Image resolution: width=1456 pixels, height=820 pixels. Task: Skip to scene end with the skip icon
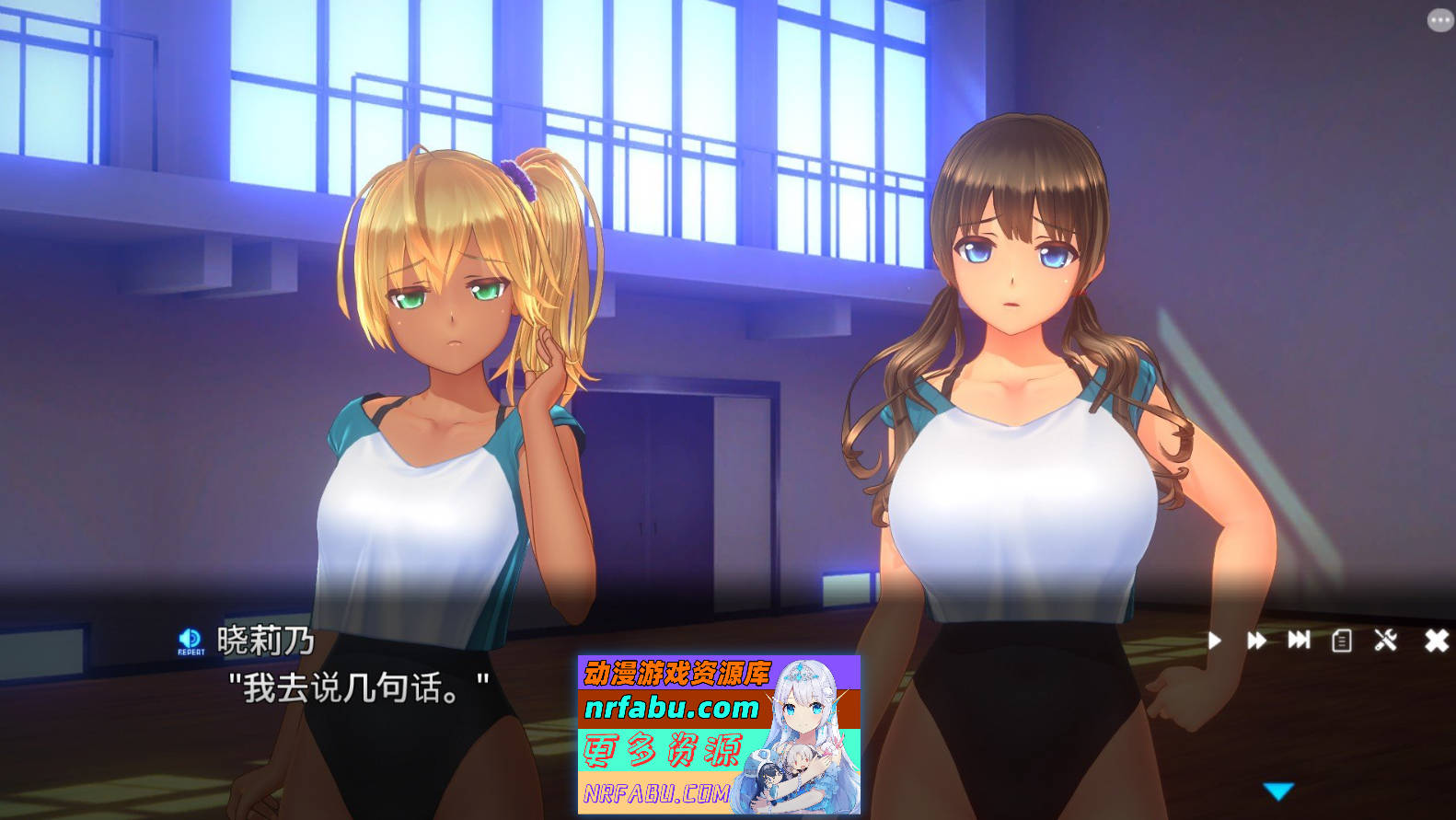(1299, 640)
